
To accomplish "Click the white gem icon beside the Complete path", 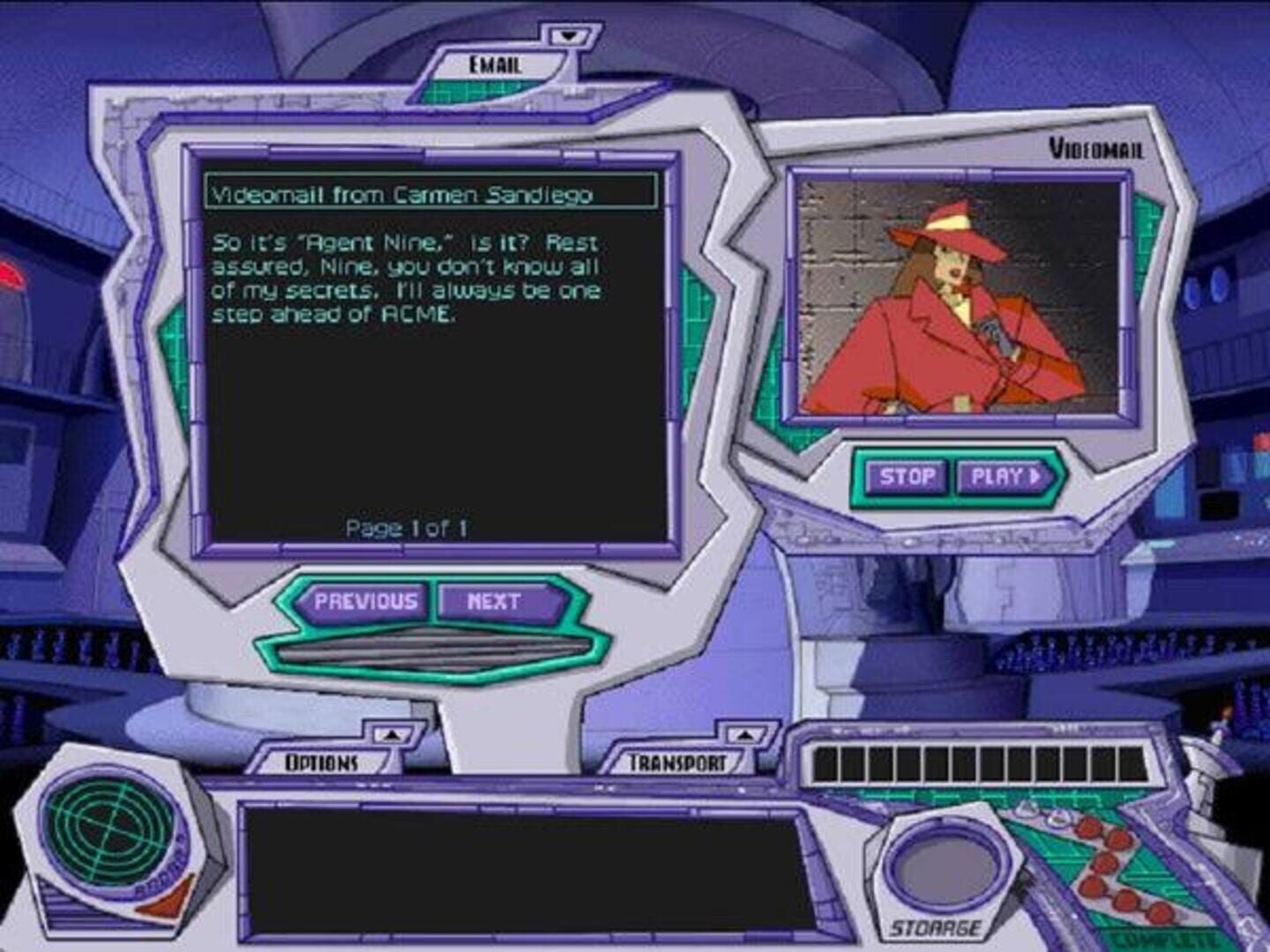I will (1026, 809).
